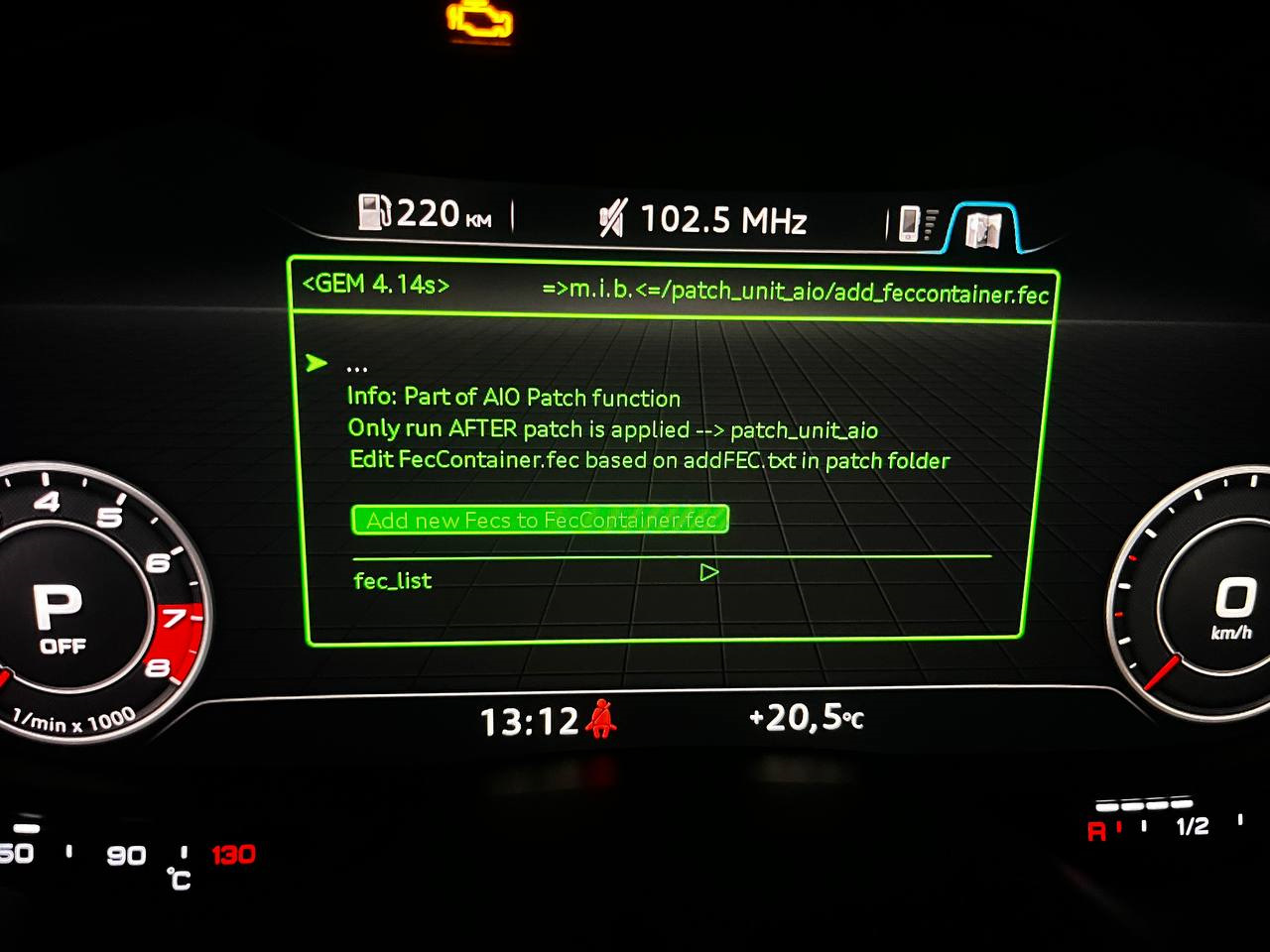Click the +20,5°C temperature readout
1270x952 pixels.
(x=806, y=718)
